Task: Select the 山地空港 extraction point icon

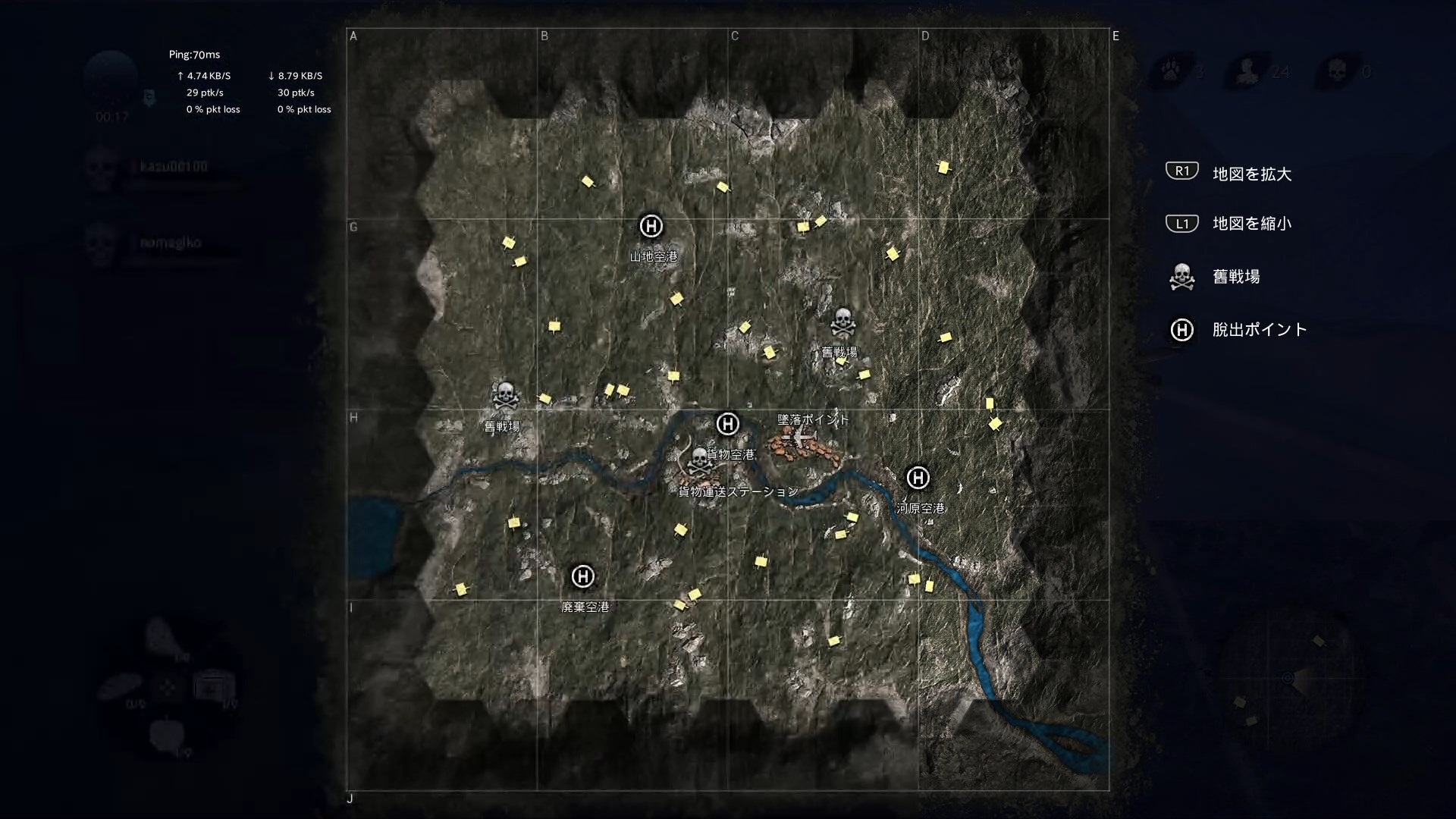Action: [651, 226]
